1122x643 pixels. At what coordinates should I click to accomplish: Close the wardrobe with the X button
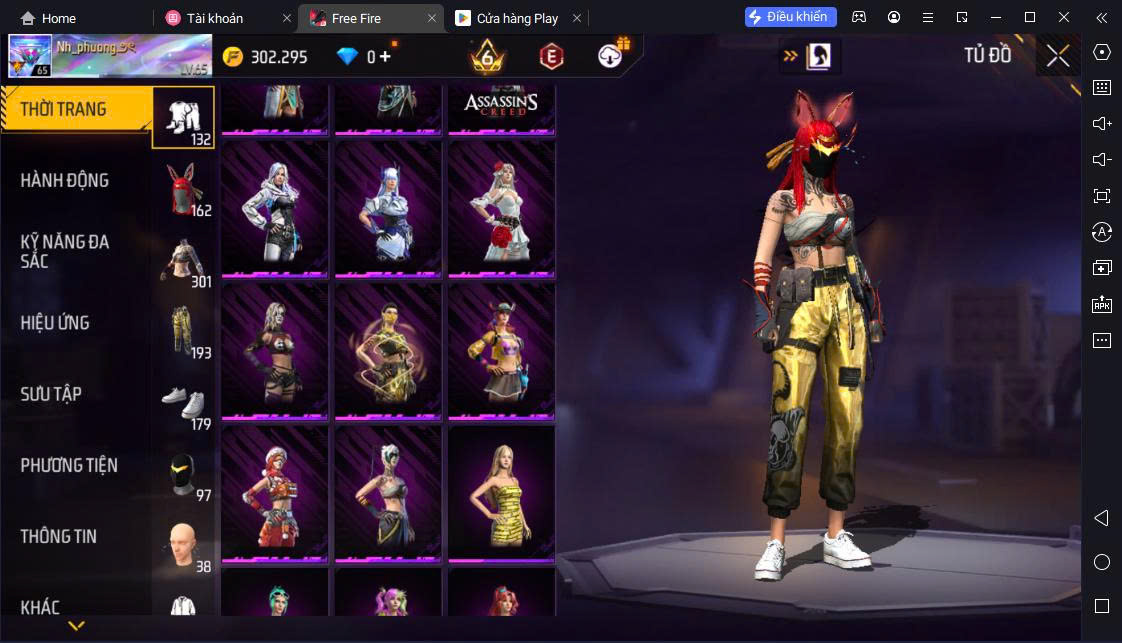1058,57
